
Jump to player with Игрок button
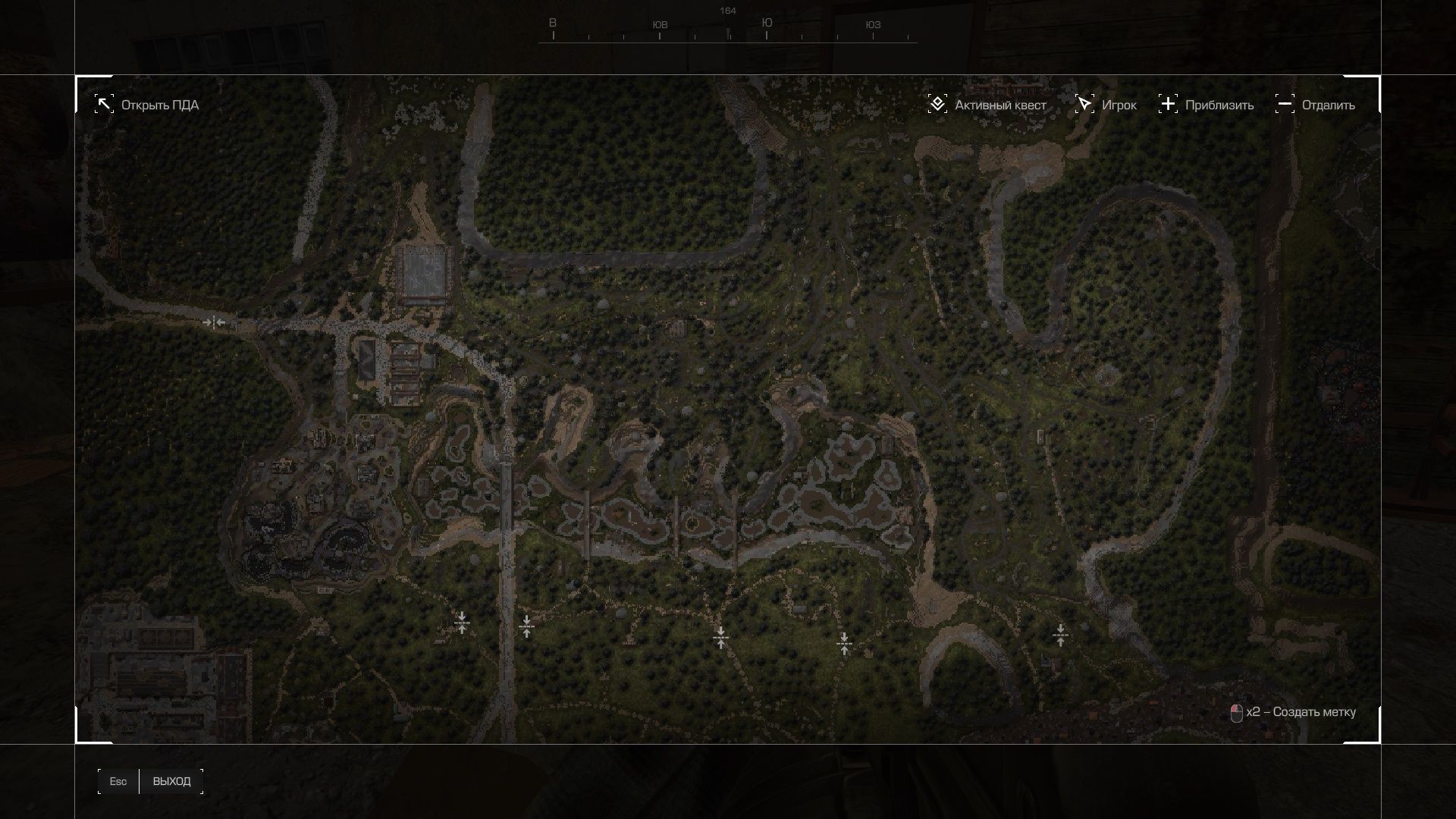pyautogui.click(x=1106, y=105)
